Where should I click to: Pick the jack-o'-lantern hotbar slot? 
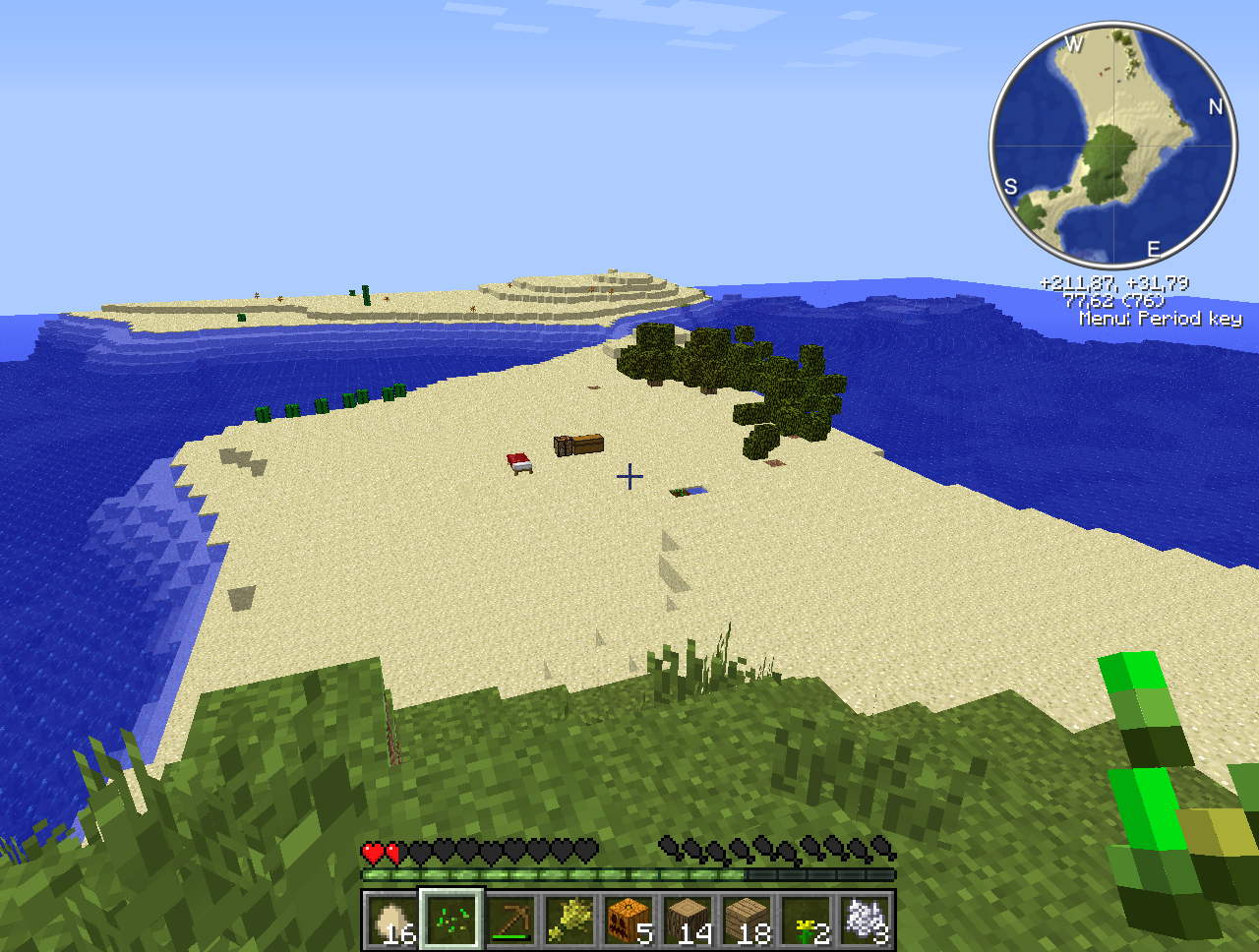(x=629, y=921)
